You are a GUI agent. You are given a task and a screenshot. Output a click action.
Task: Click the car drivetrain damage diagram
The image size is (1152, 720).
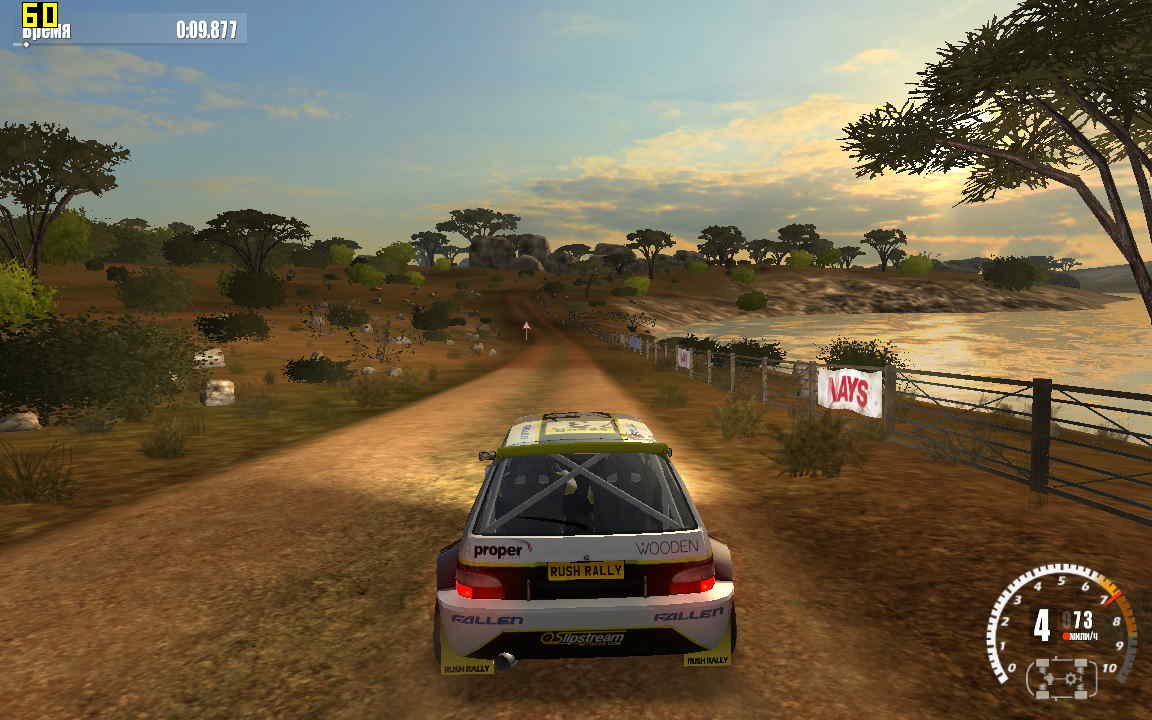[x=1062, y=677]
